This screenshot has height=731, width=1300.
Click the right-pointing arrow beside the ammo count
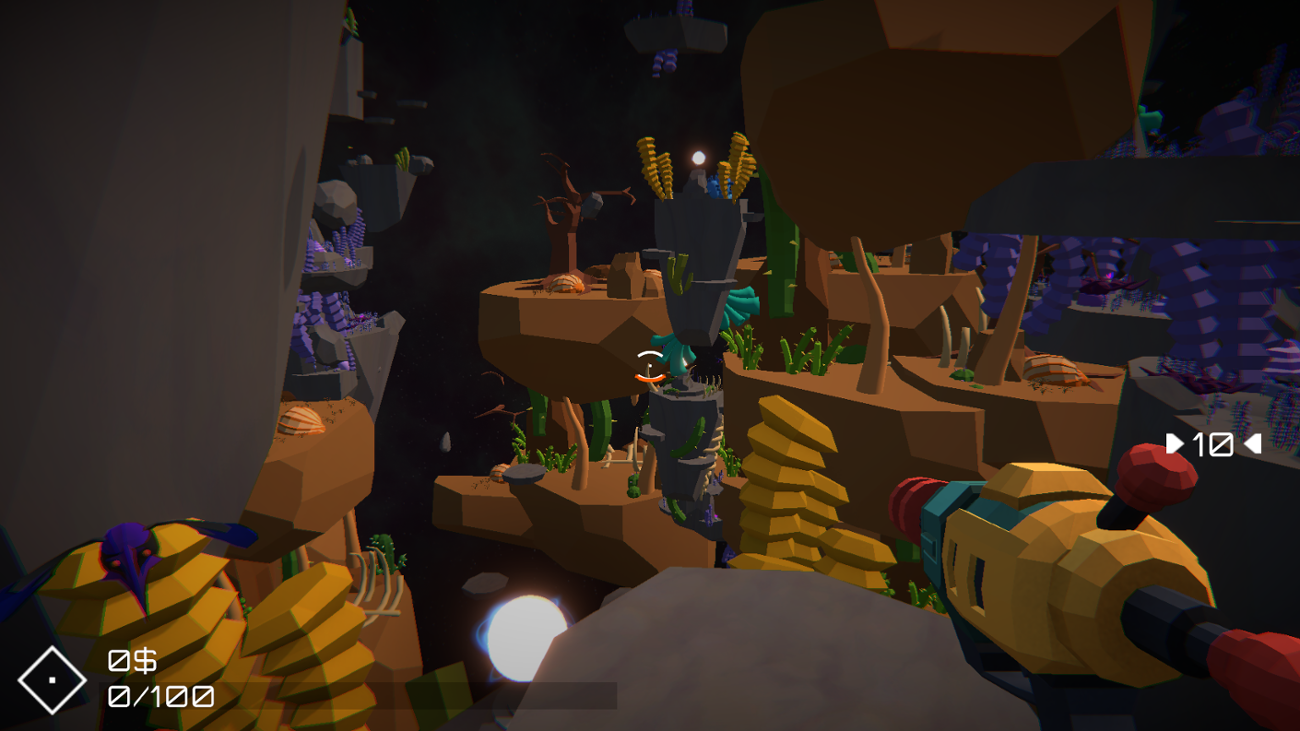coord(1176,443)
